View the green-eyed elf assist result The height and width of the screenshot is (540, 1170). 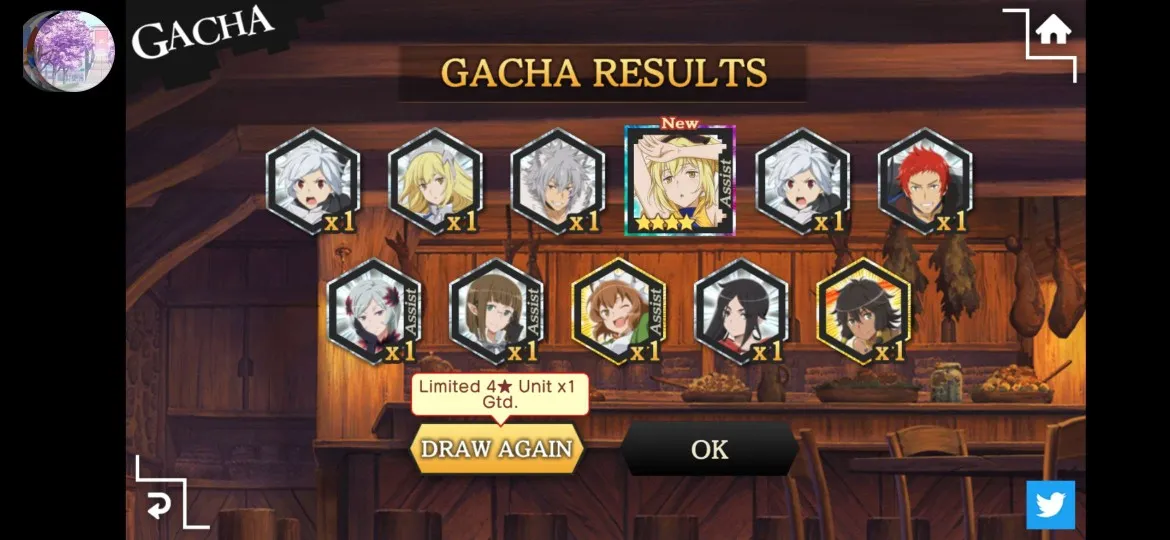(496, 311)
